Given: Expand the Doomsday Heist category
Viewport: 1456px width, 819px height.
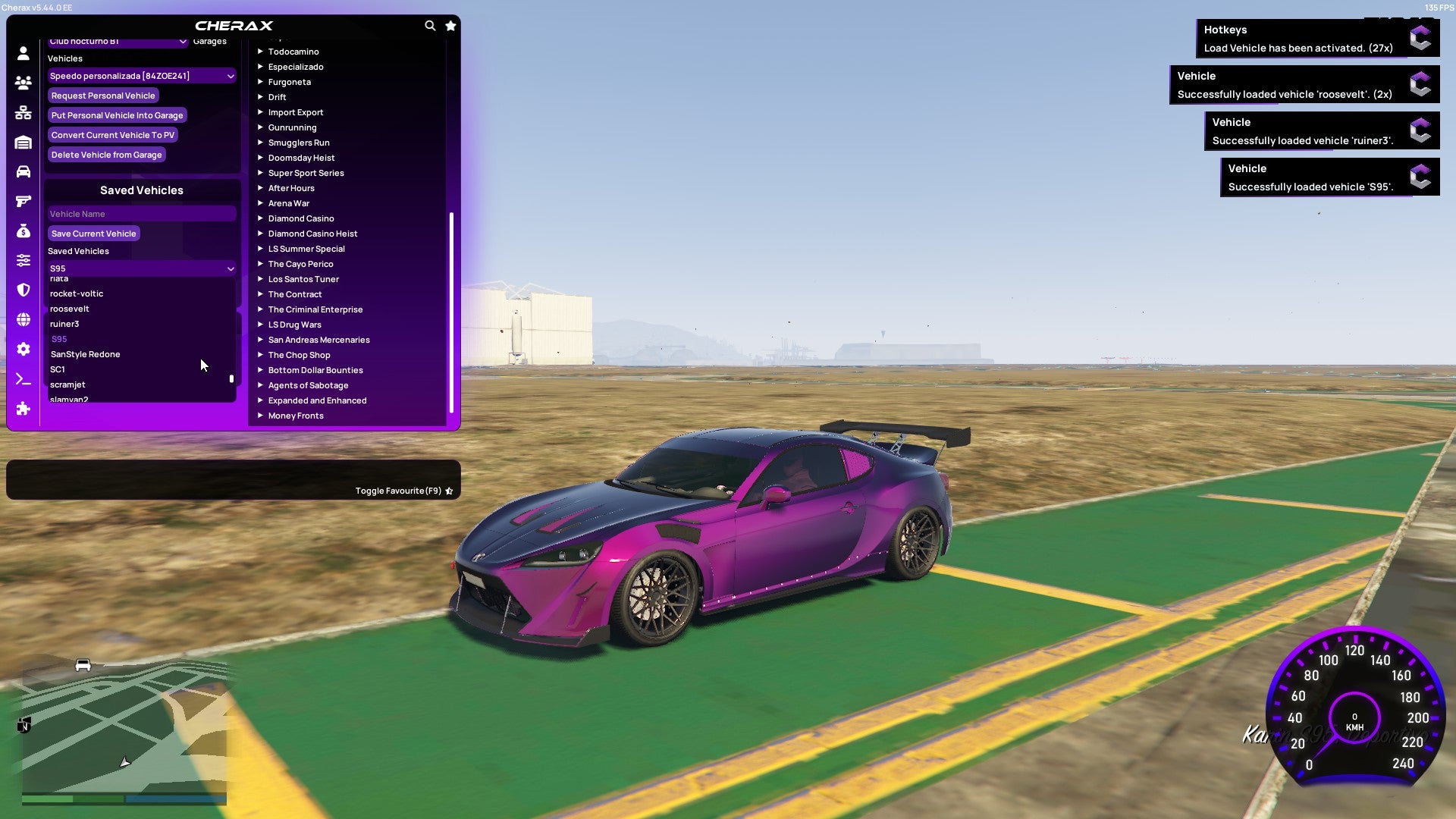Looking at the screenshot, I should [300, 157].
